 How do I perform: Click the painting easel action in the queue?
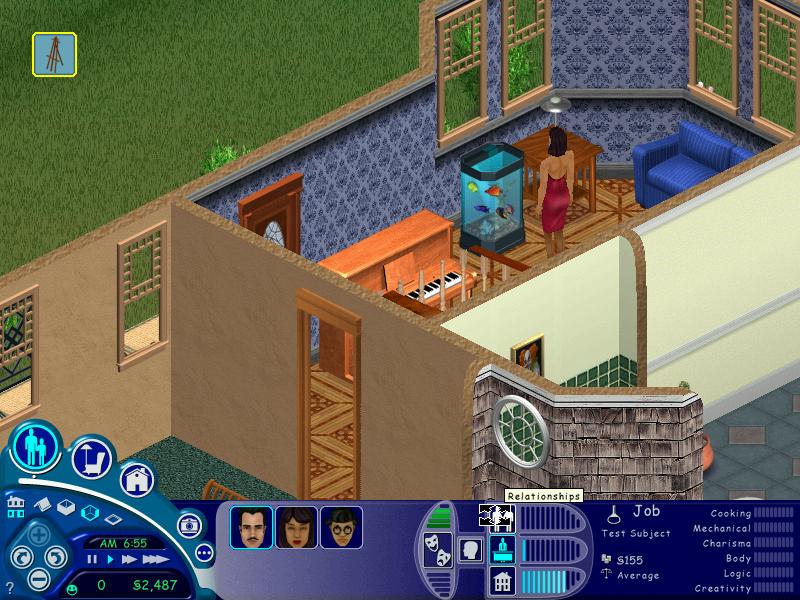point(54,54)
